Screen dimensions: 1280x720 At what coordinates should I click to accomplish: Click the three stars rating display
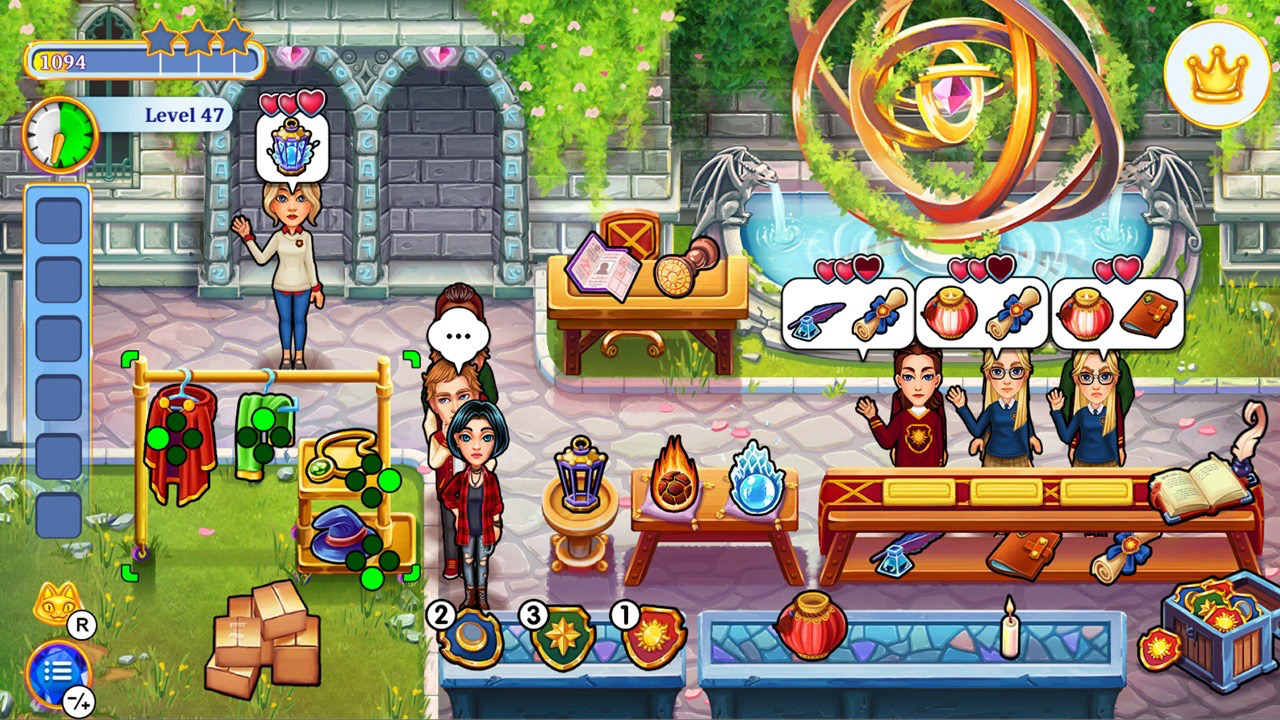tap(195, 35)
